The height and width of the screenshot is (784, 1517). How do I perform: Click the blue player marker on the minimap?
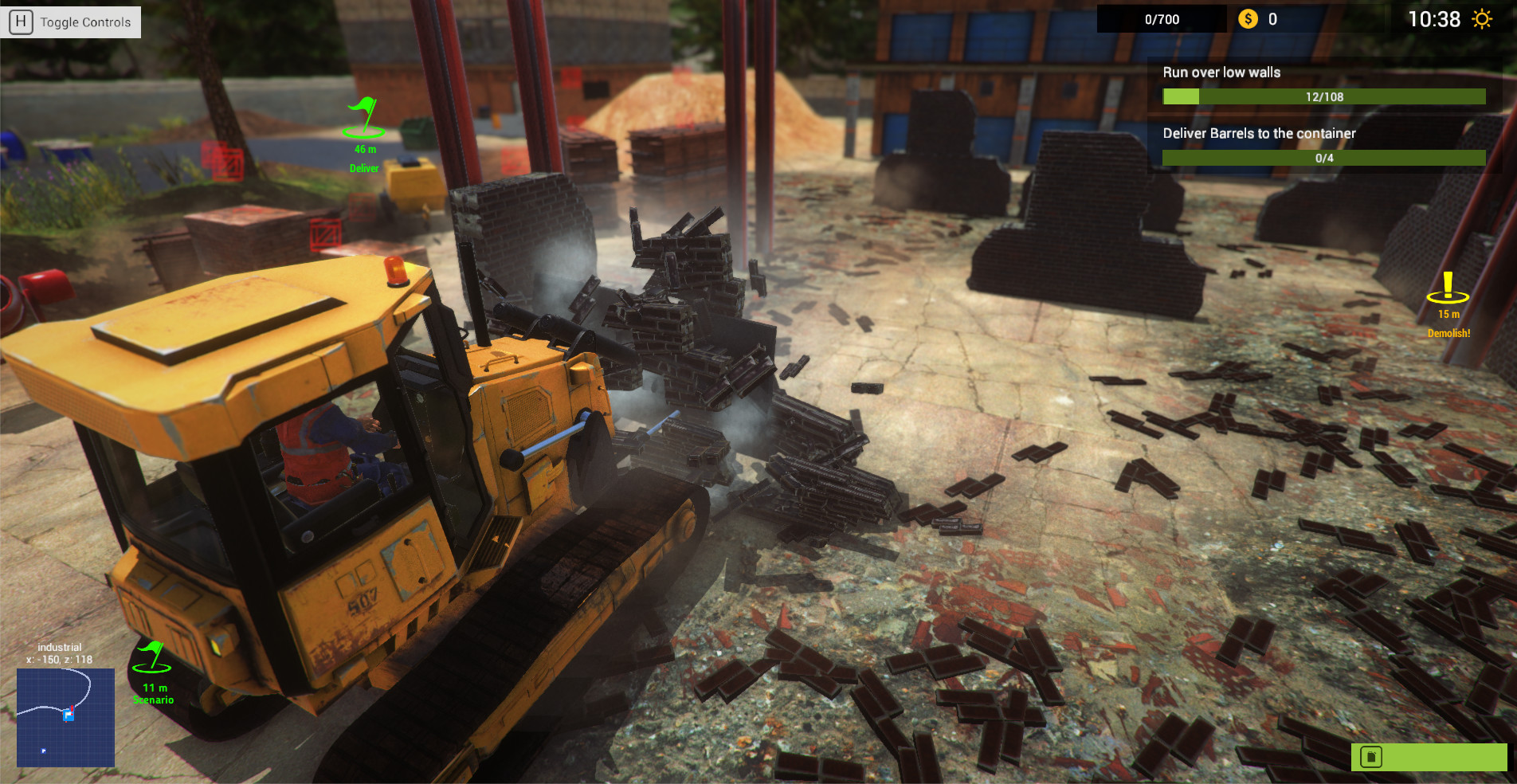click(x=67, y=715)
